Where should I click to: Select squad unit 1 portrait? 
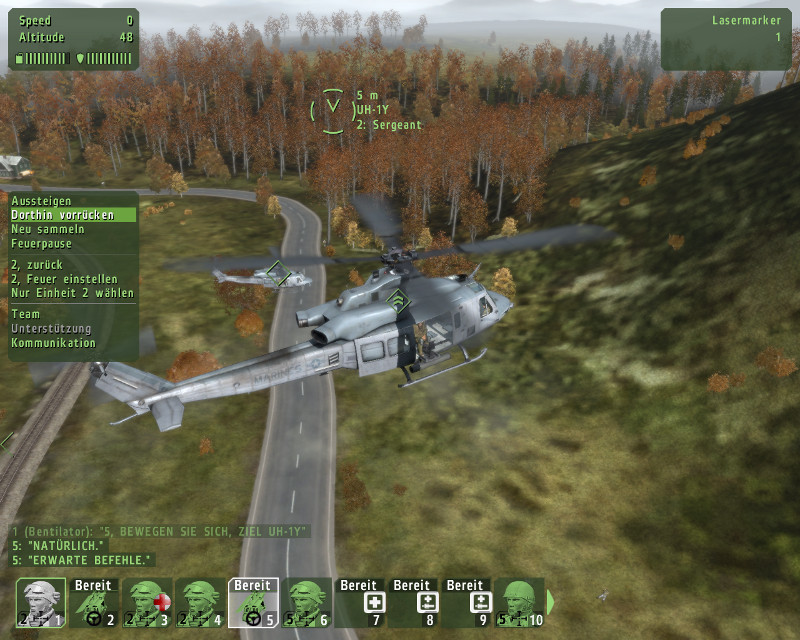click(x=41, y=603)
